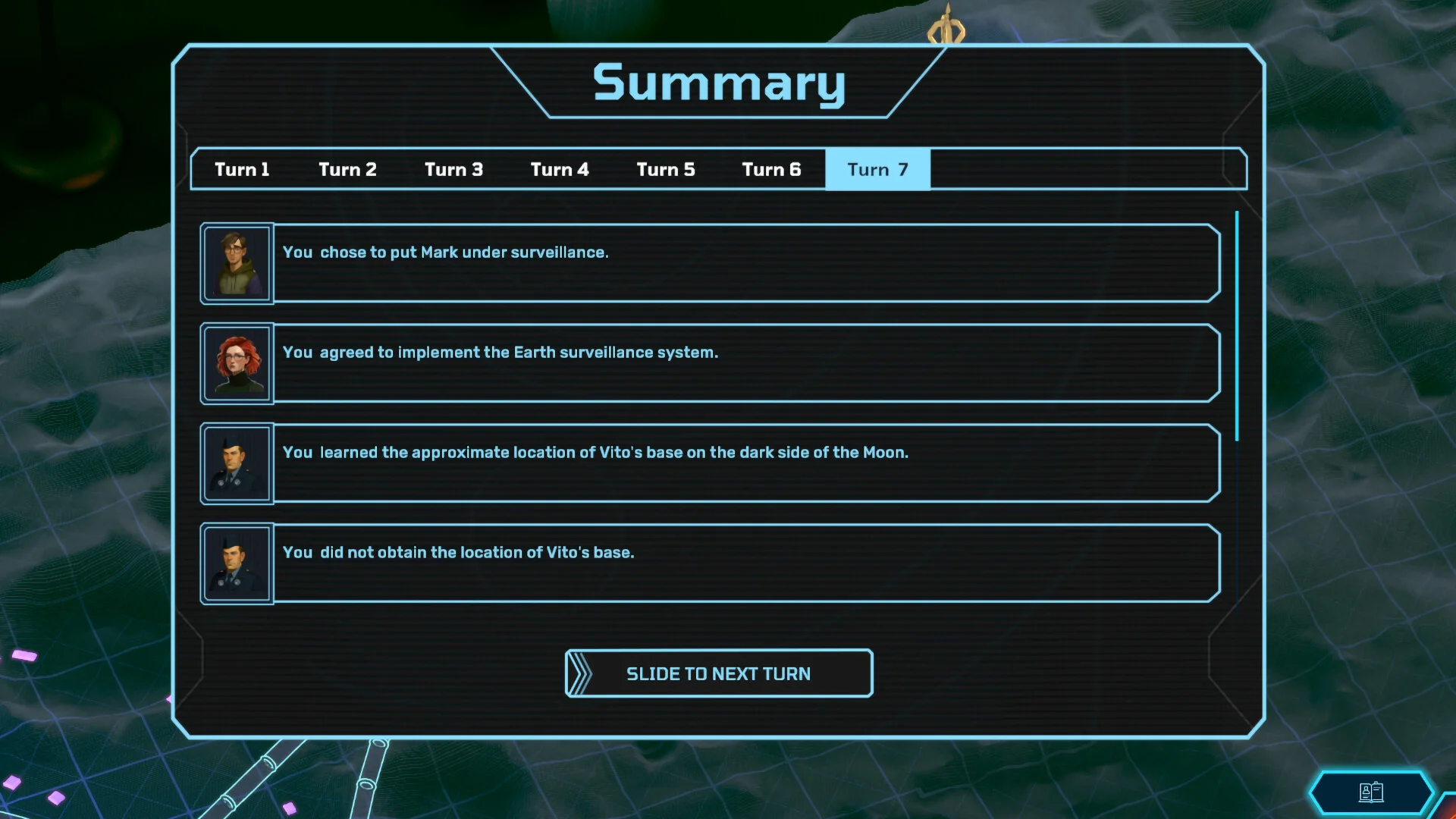Choose the Earth surveillance system entry

pos(746,363)
